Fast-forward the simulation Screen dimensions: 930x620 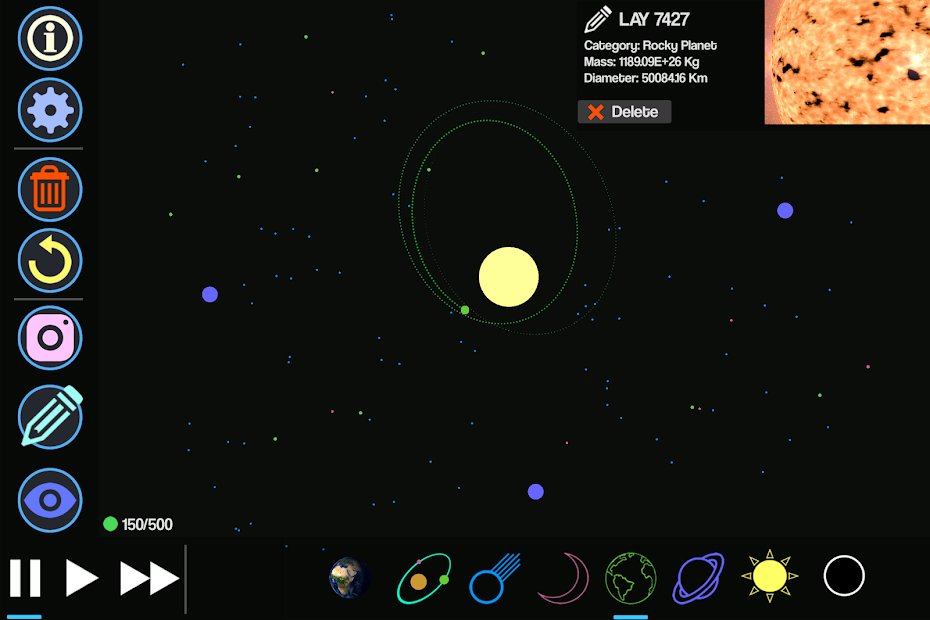pos(149,578)
